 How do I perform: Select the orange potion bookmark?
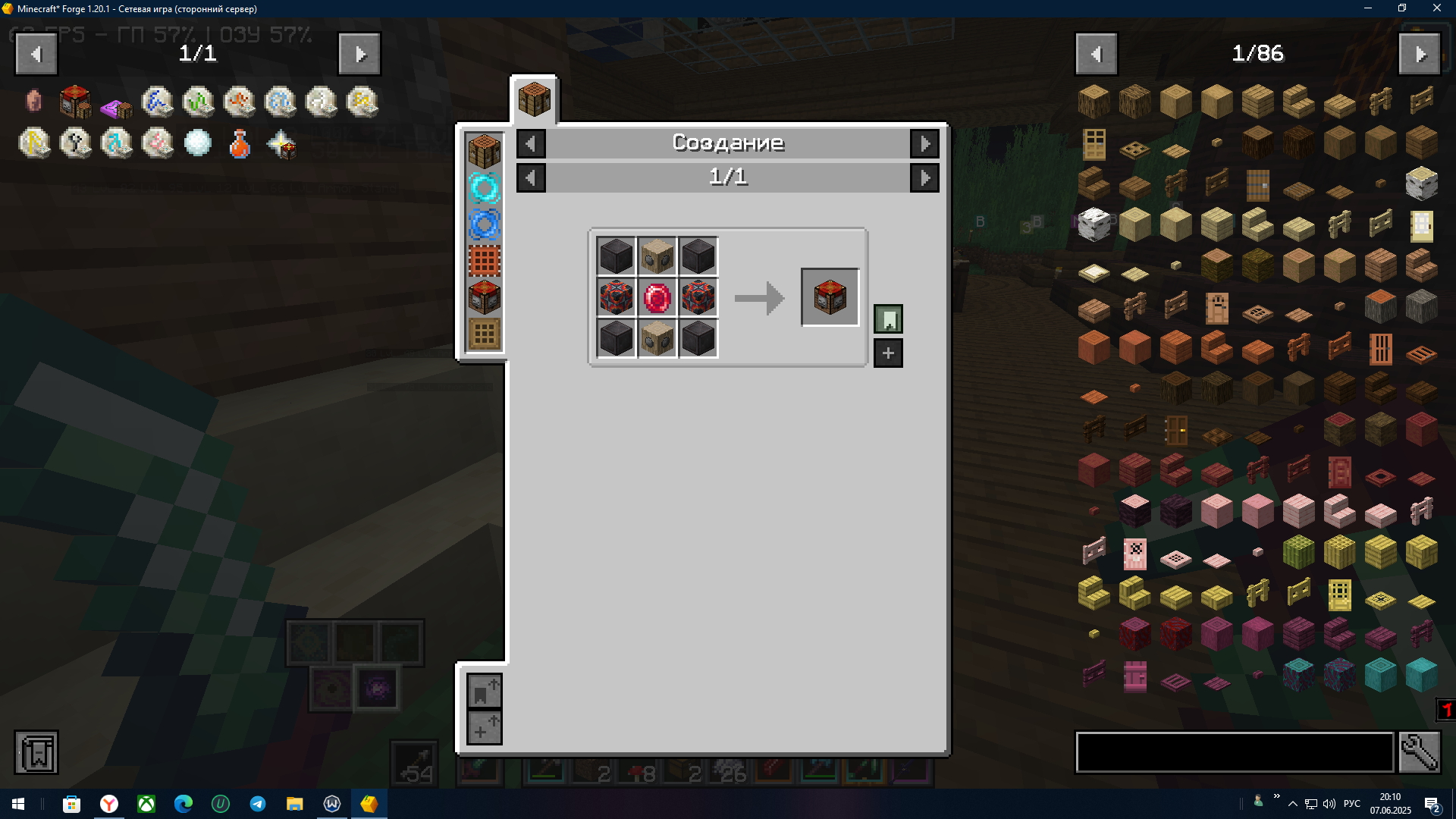(x=239, y=143)
